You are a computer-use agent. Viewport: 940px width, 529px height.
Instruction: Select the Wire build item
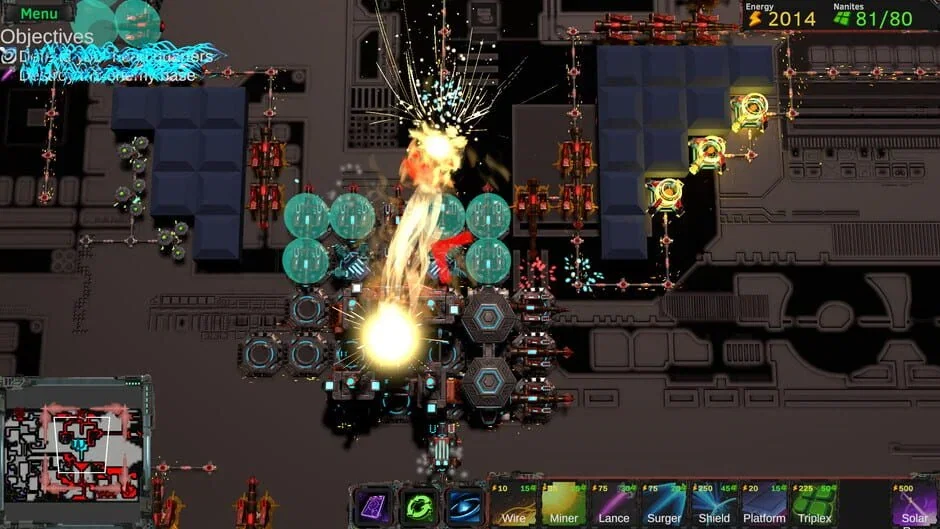pyautogui.click(x=513, y=504)
